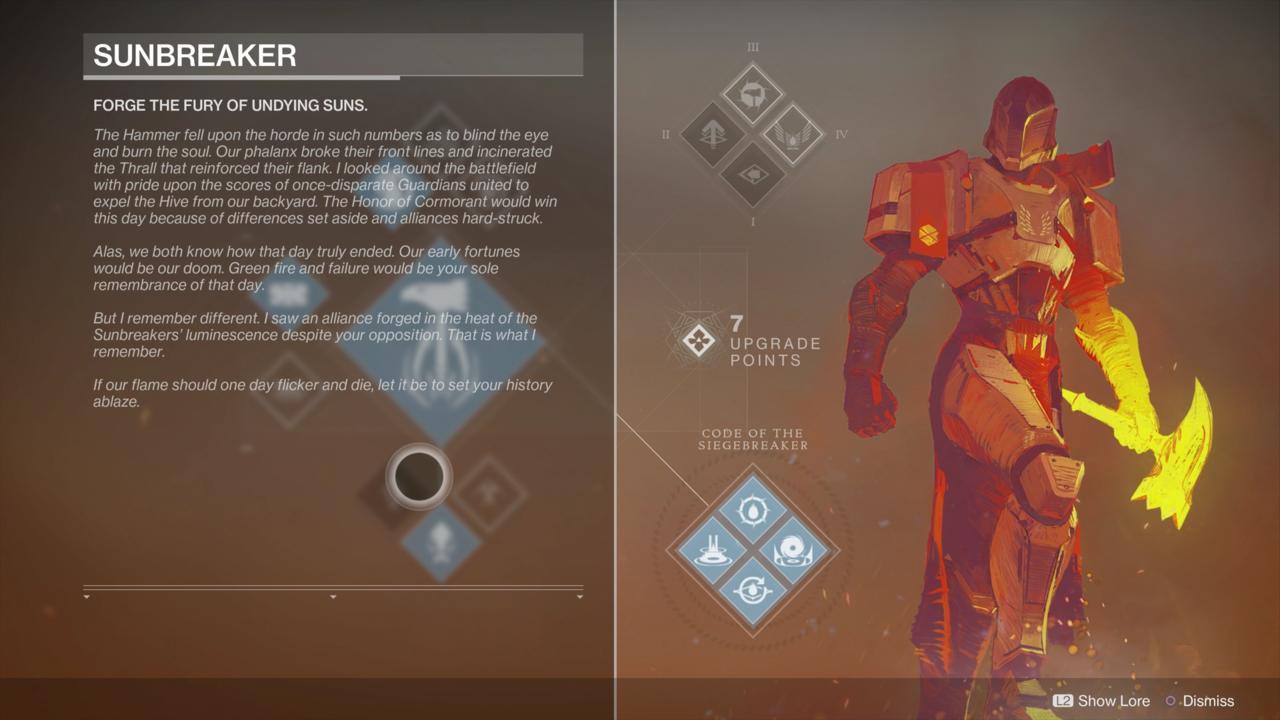Toggle the Code of the Siegebreaker ability cluster
Screen dimensions: 1280x720
(750, 548)
